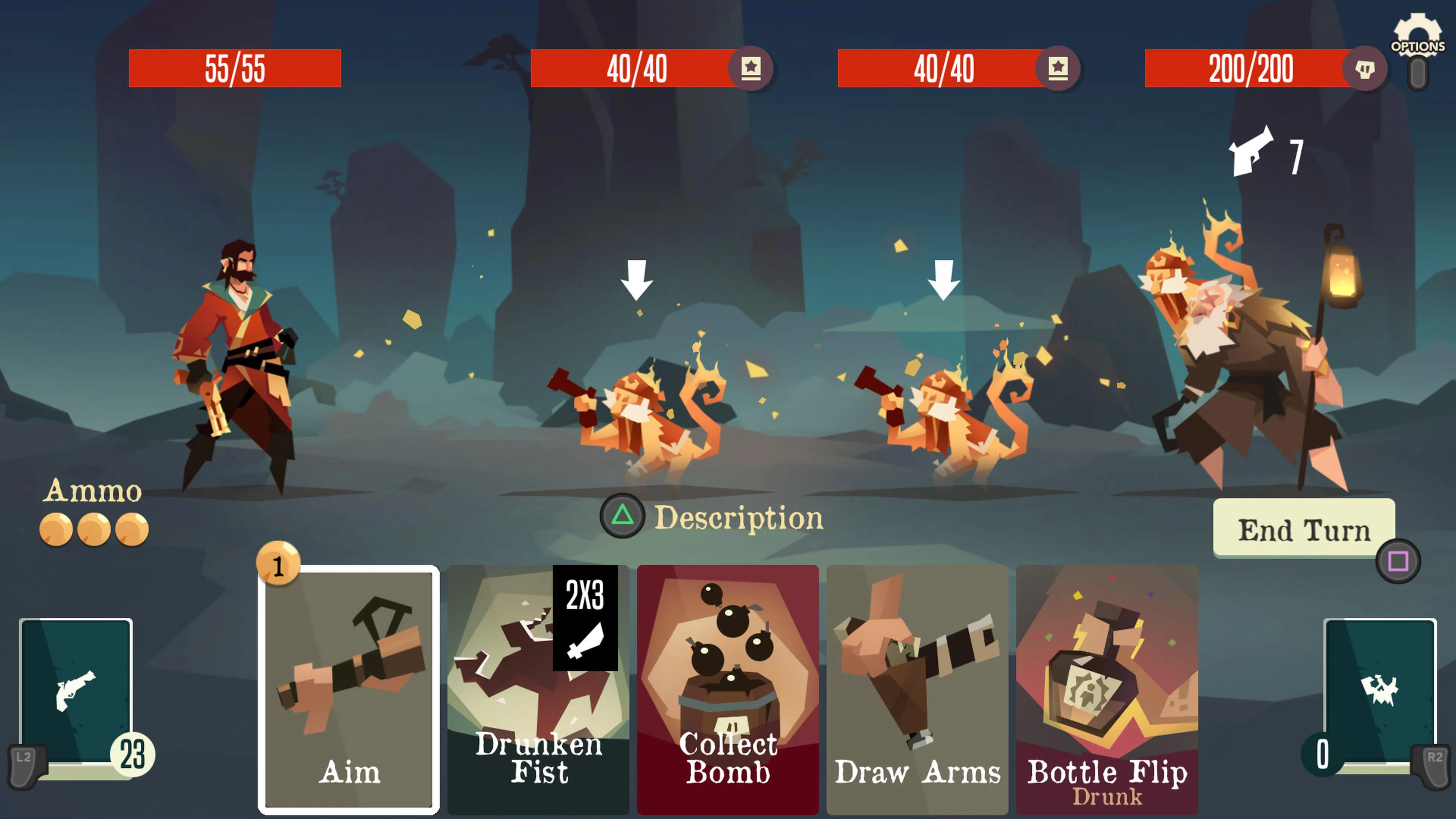Click the player's 55/55 health bar
This screenshot has width=1456, height=819.
(235, 69)
